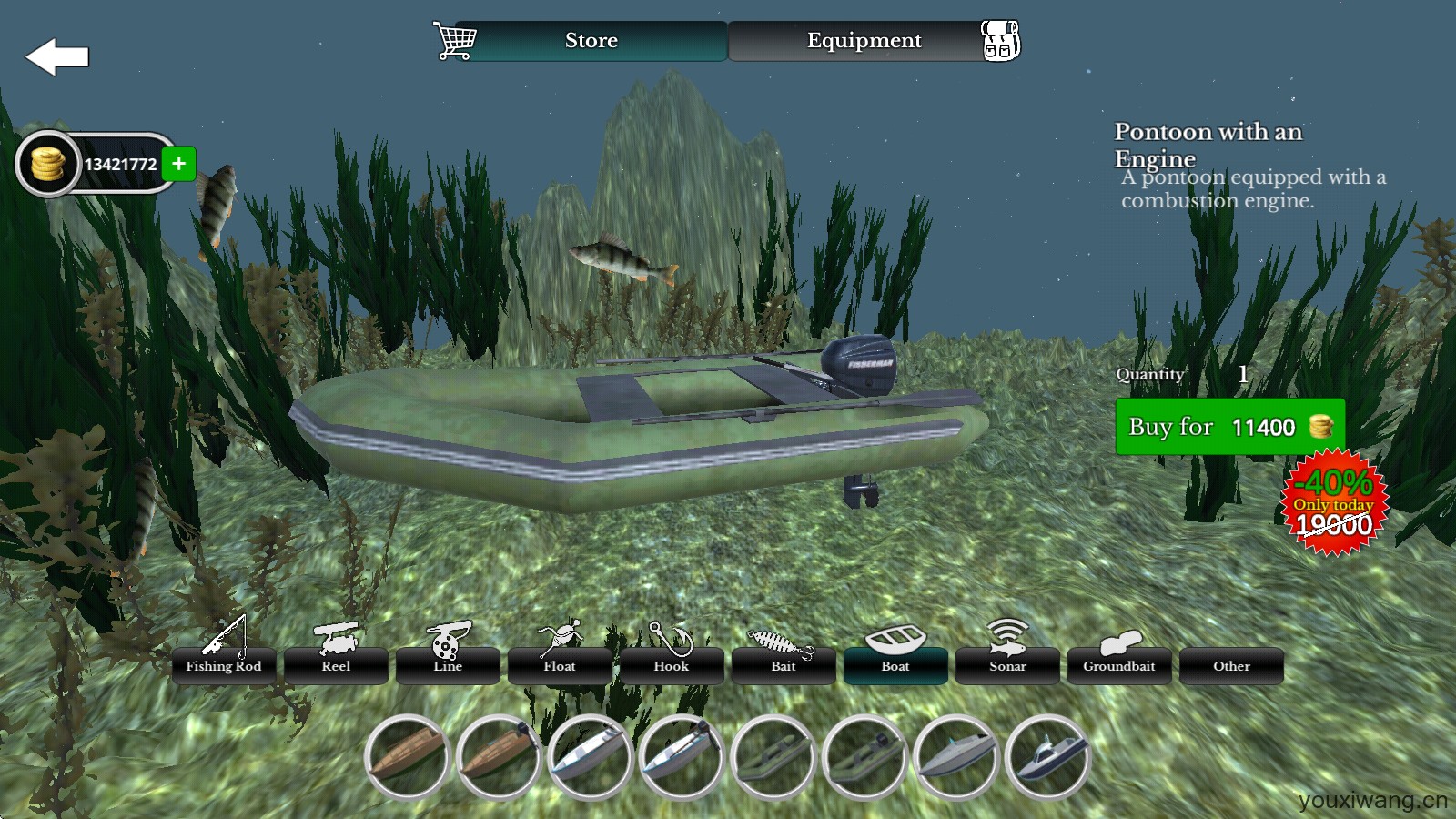Go back using the white arrow
The image size is (1456, 819).
[56, 57]
